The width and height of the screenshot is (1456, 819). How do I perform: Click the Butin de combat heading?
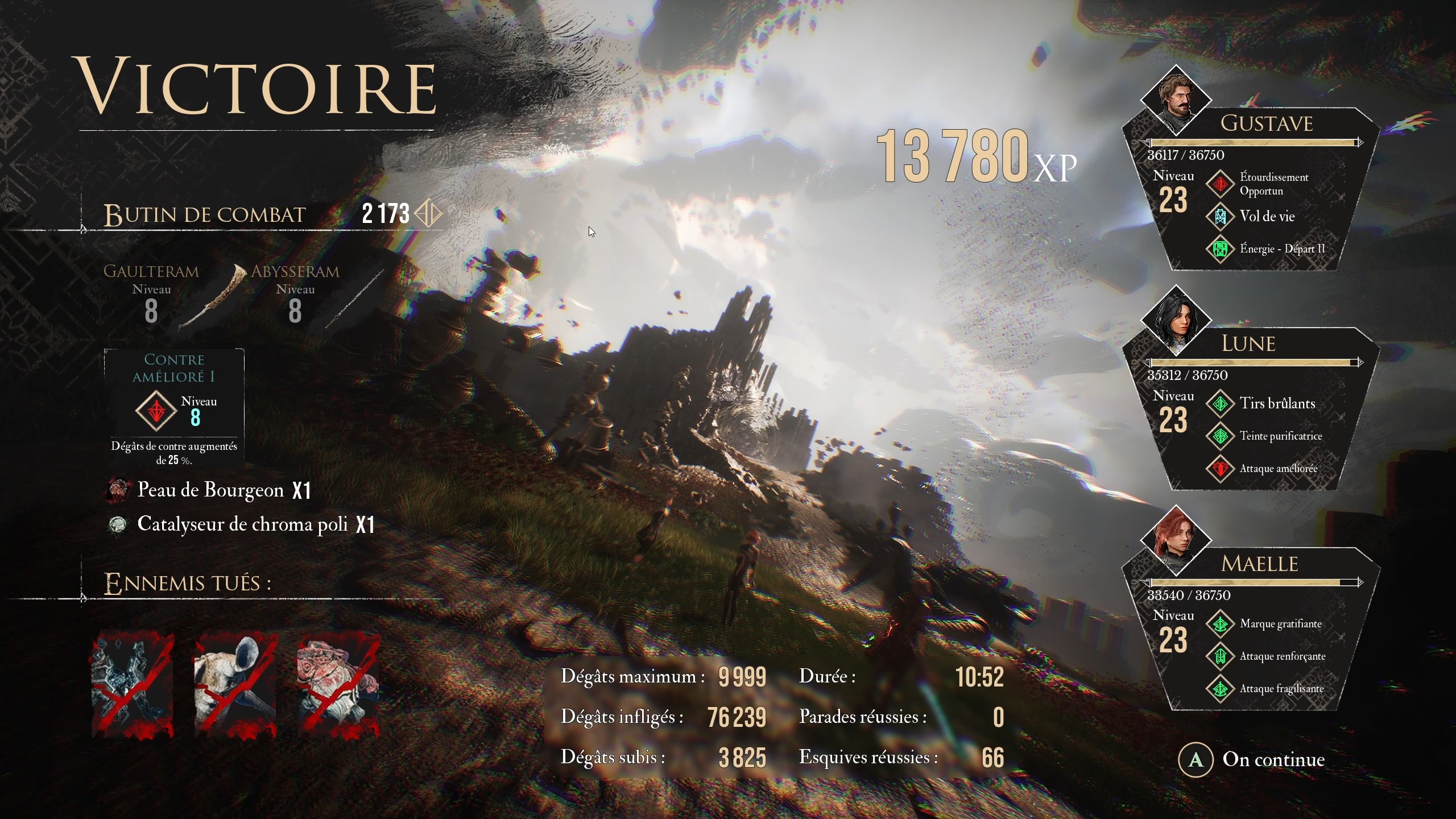[x=205, y=215]
